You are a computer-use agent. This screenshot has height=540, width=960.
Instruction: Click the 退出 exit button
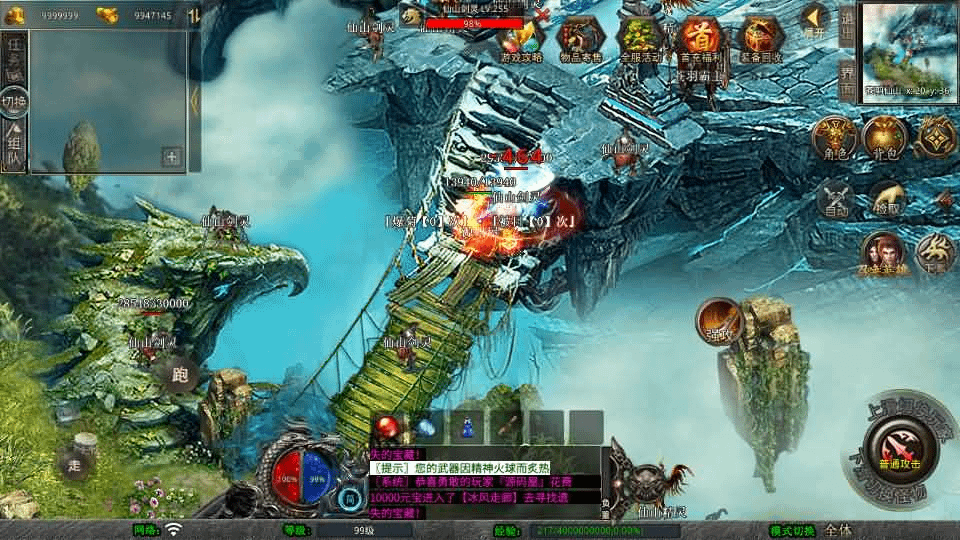(848, 24)
